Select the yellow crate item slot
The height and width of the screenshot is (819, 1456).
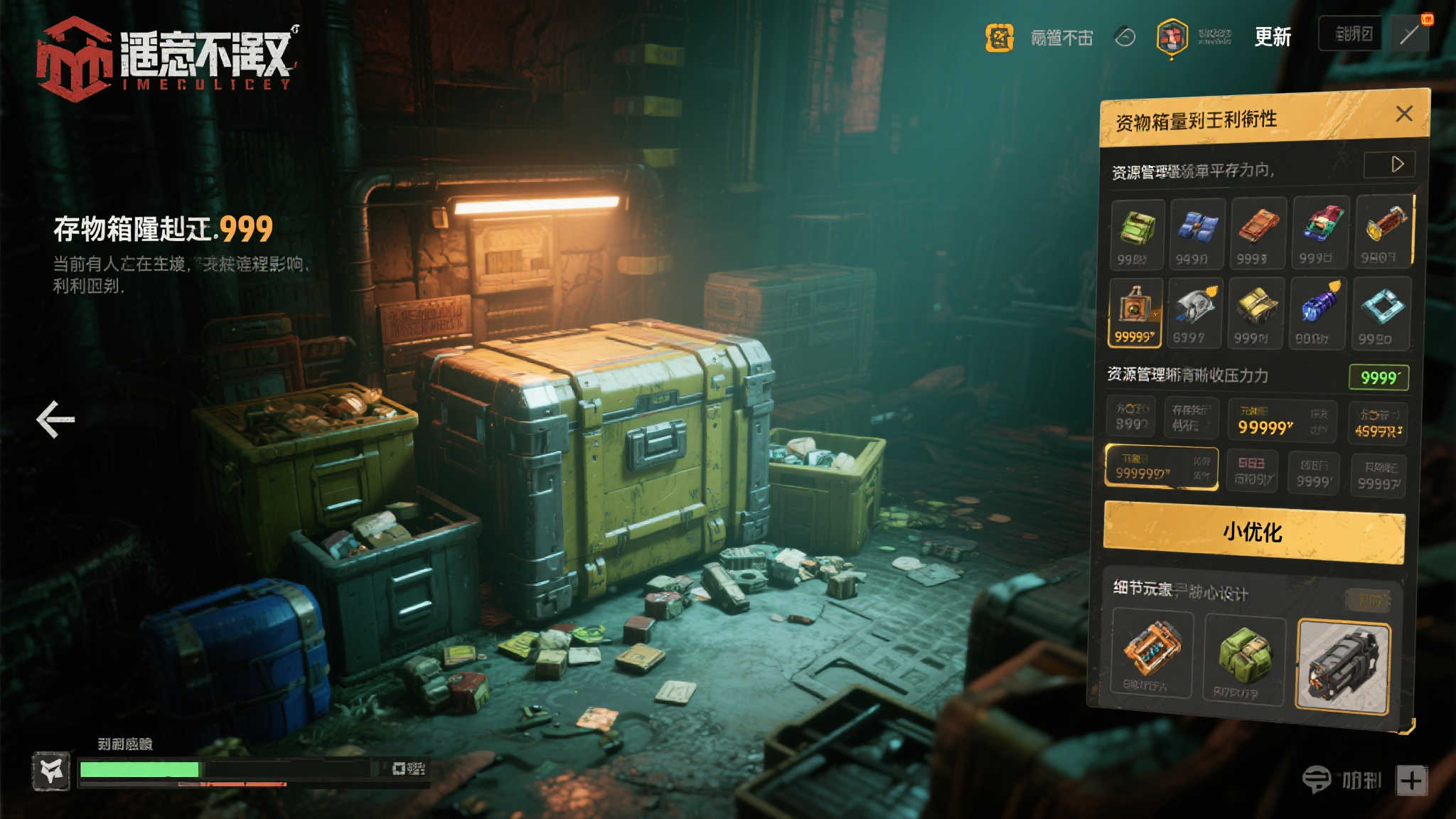click(x=1256, y=313)
